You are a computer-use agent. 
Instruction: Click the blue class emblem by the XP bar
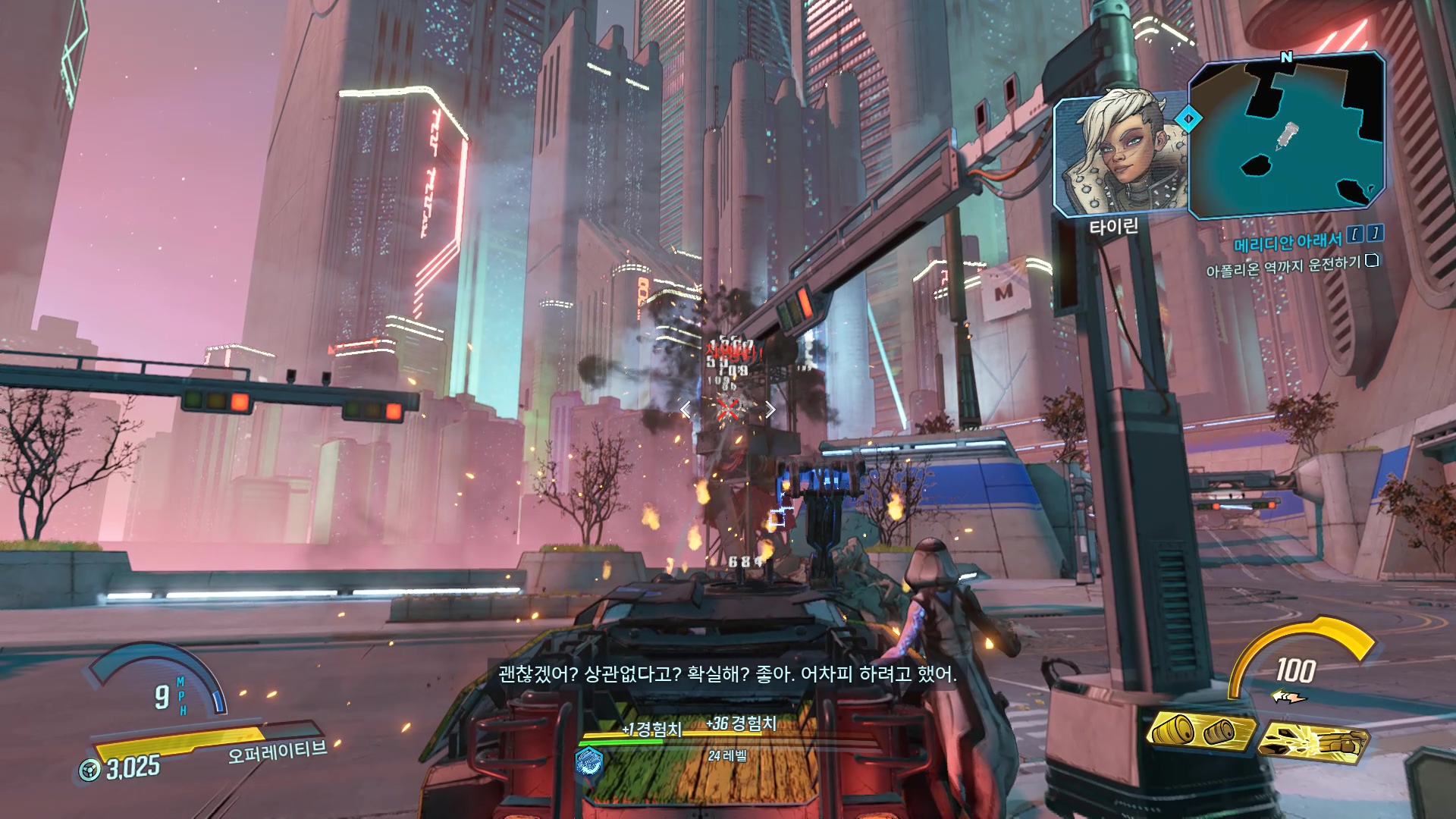588,761
